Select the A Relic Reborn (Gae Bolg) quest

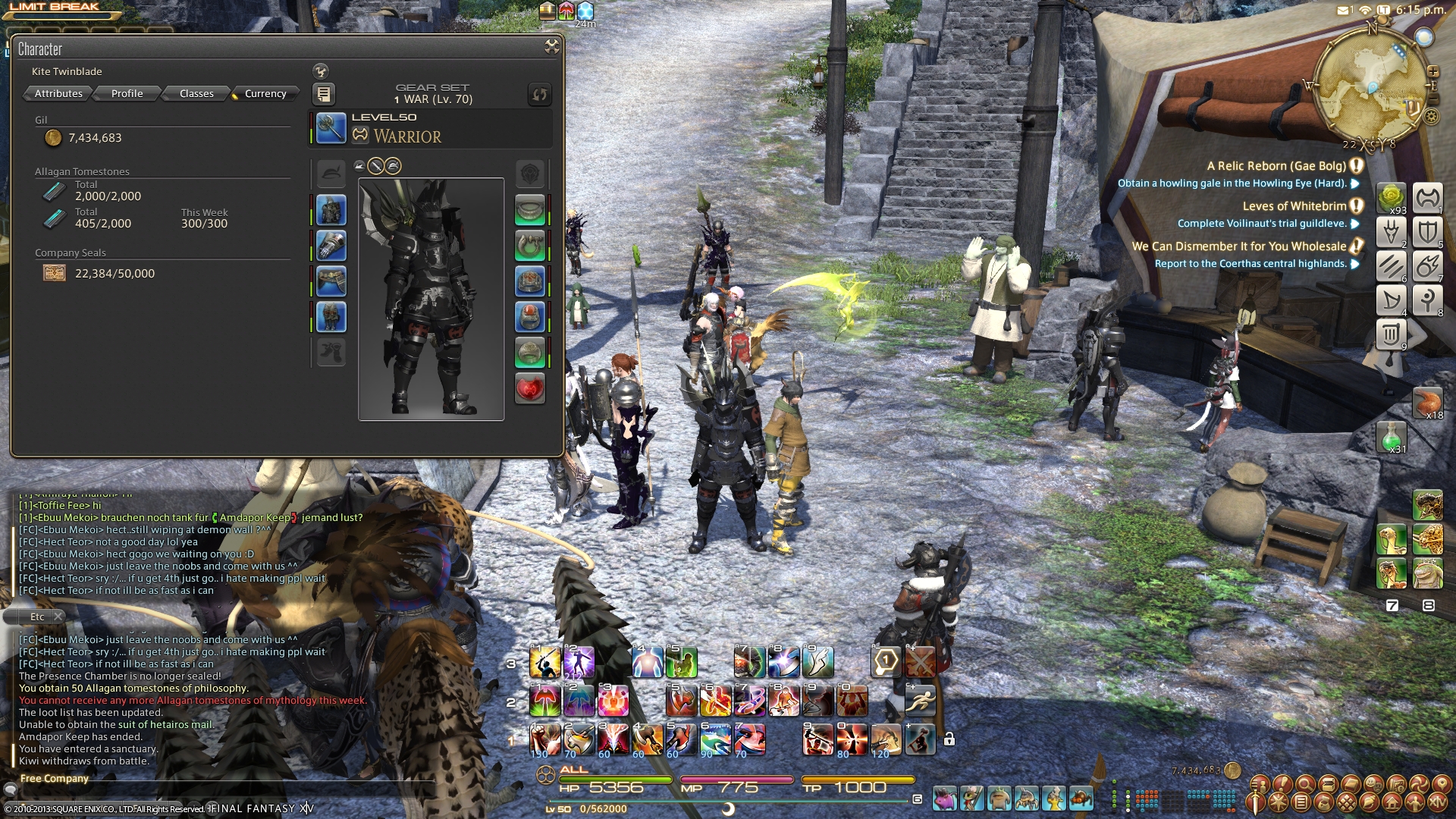(x=1276, y=166)
